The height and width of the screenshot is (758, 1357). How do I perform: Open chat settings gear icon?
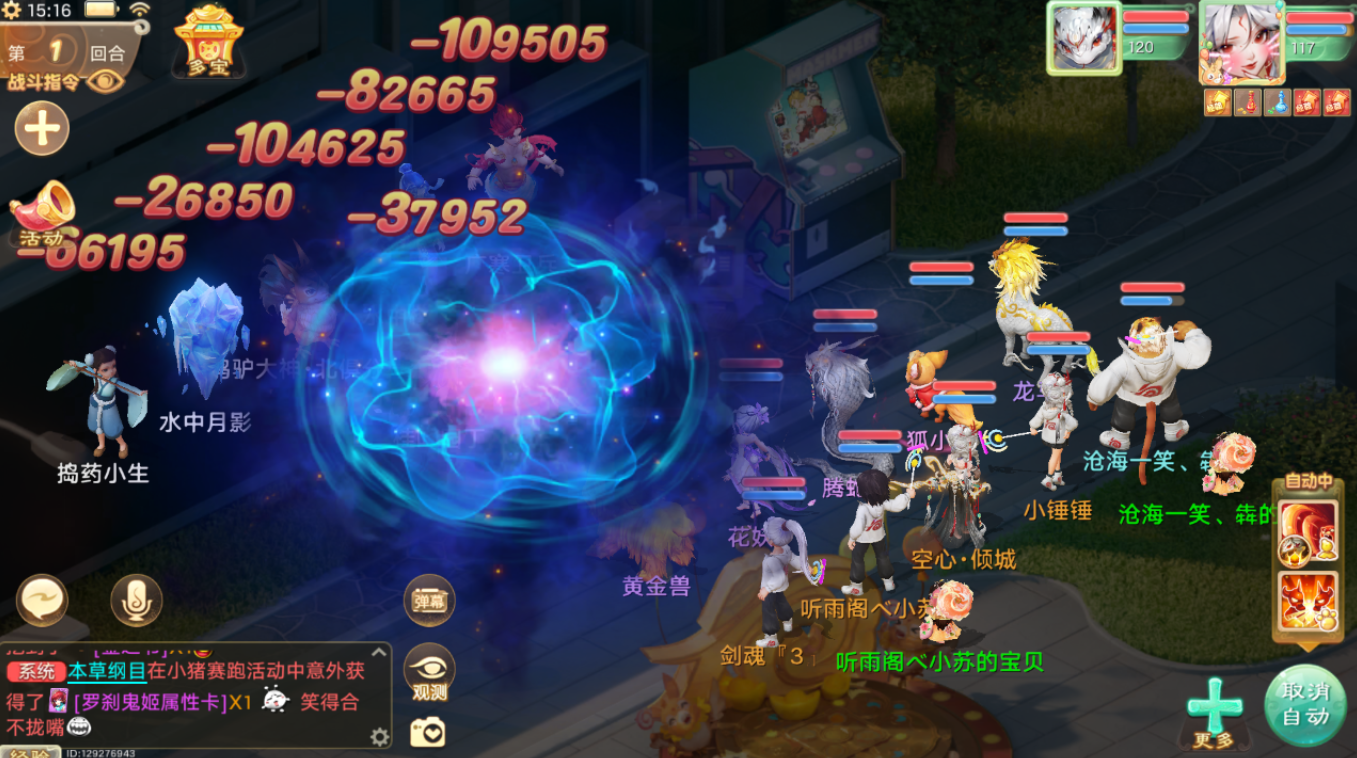point(379,737)
